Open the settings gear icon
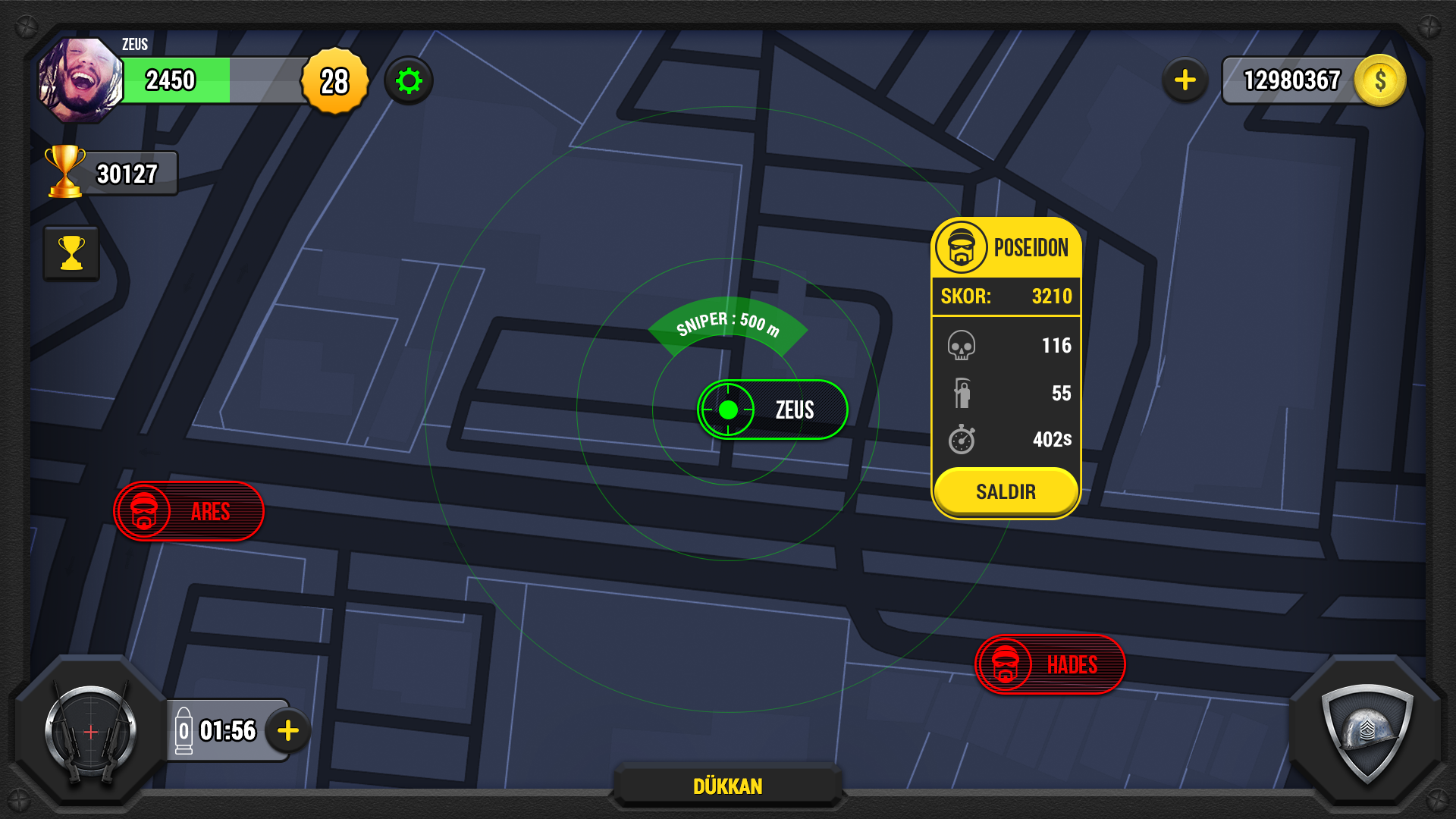 409,80
